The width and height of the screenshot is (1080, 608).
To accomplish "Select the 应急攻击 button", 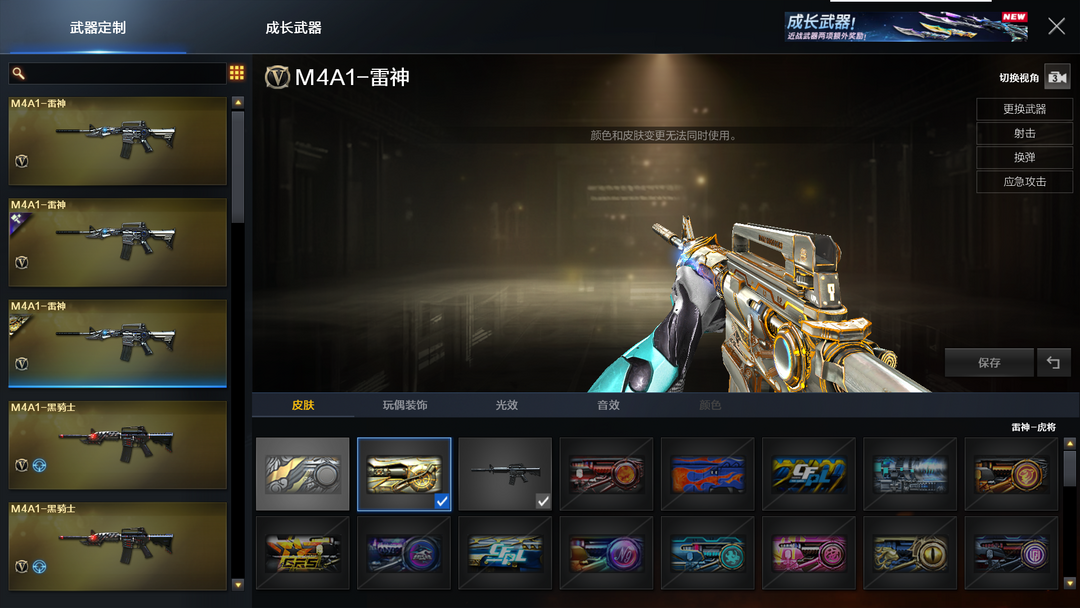I will click(x=1024, y=181).
